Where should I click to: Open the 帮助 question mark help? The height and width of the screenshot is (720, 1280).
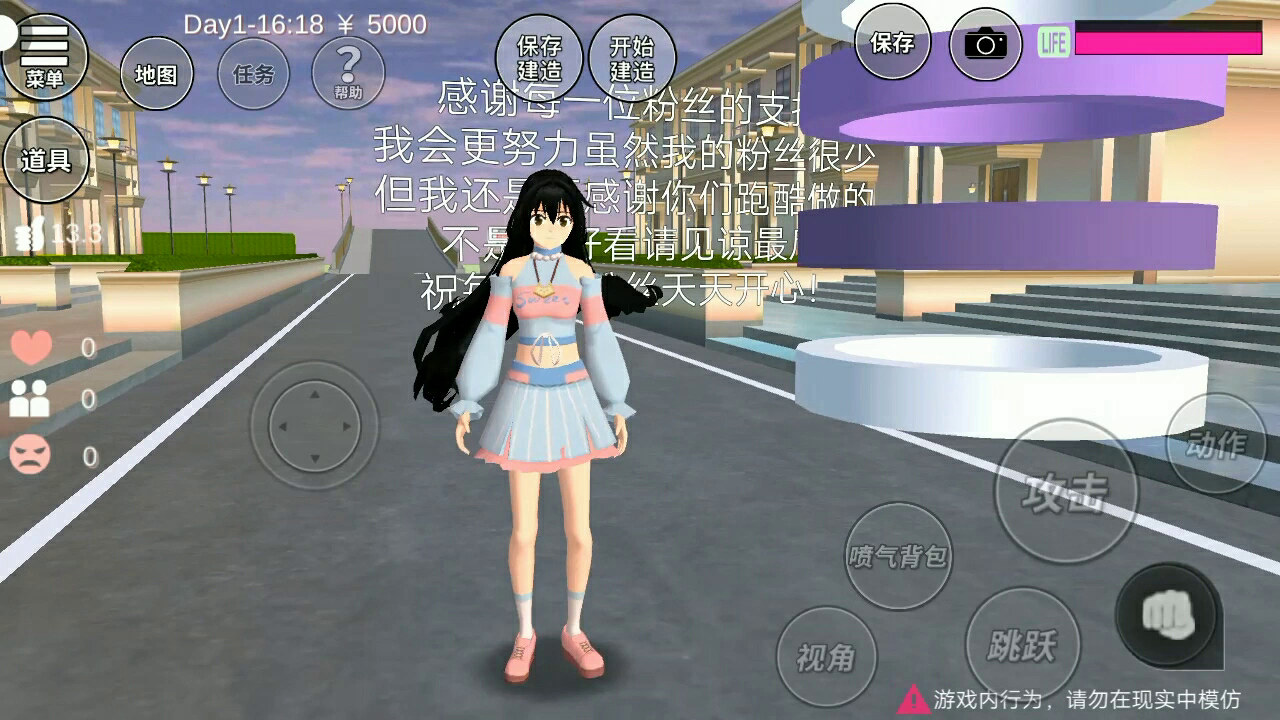click(x=348, y=73)
